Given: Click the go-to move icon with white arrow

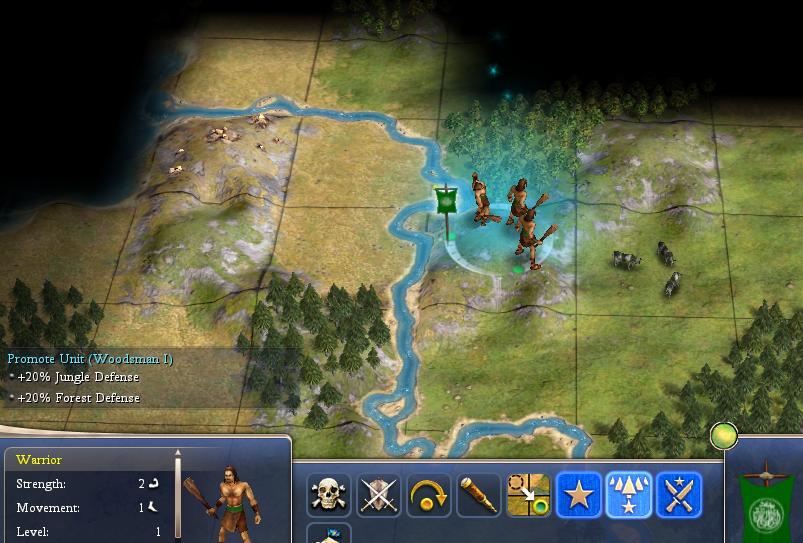Looking at the screenshot, I should pyautogui.click(x=529, y=495).
